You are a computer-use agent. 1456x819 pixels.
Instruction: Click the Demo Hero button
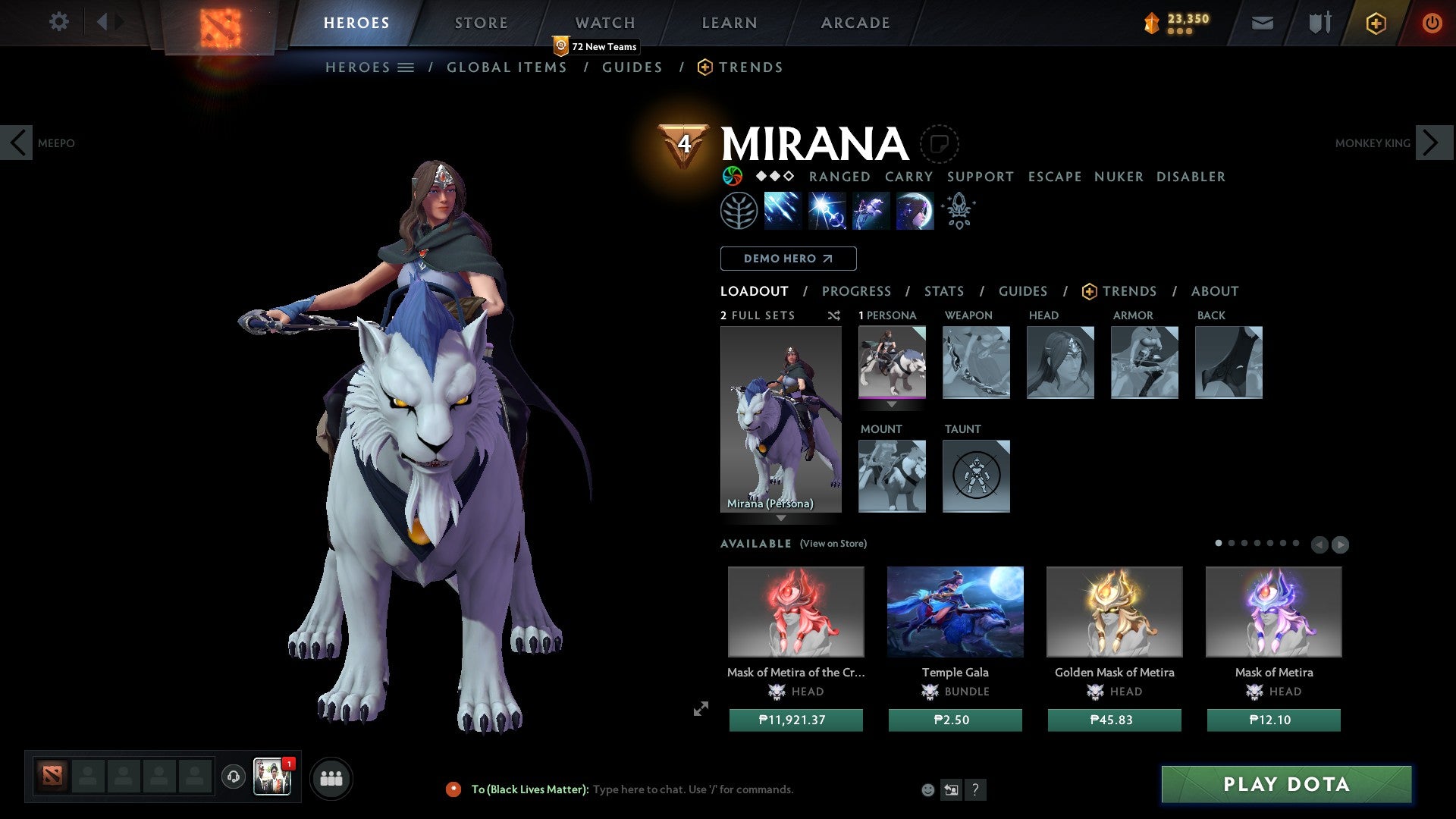[788, 259]
